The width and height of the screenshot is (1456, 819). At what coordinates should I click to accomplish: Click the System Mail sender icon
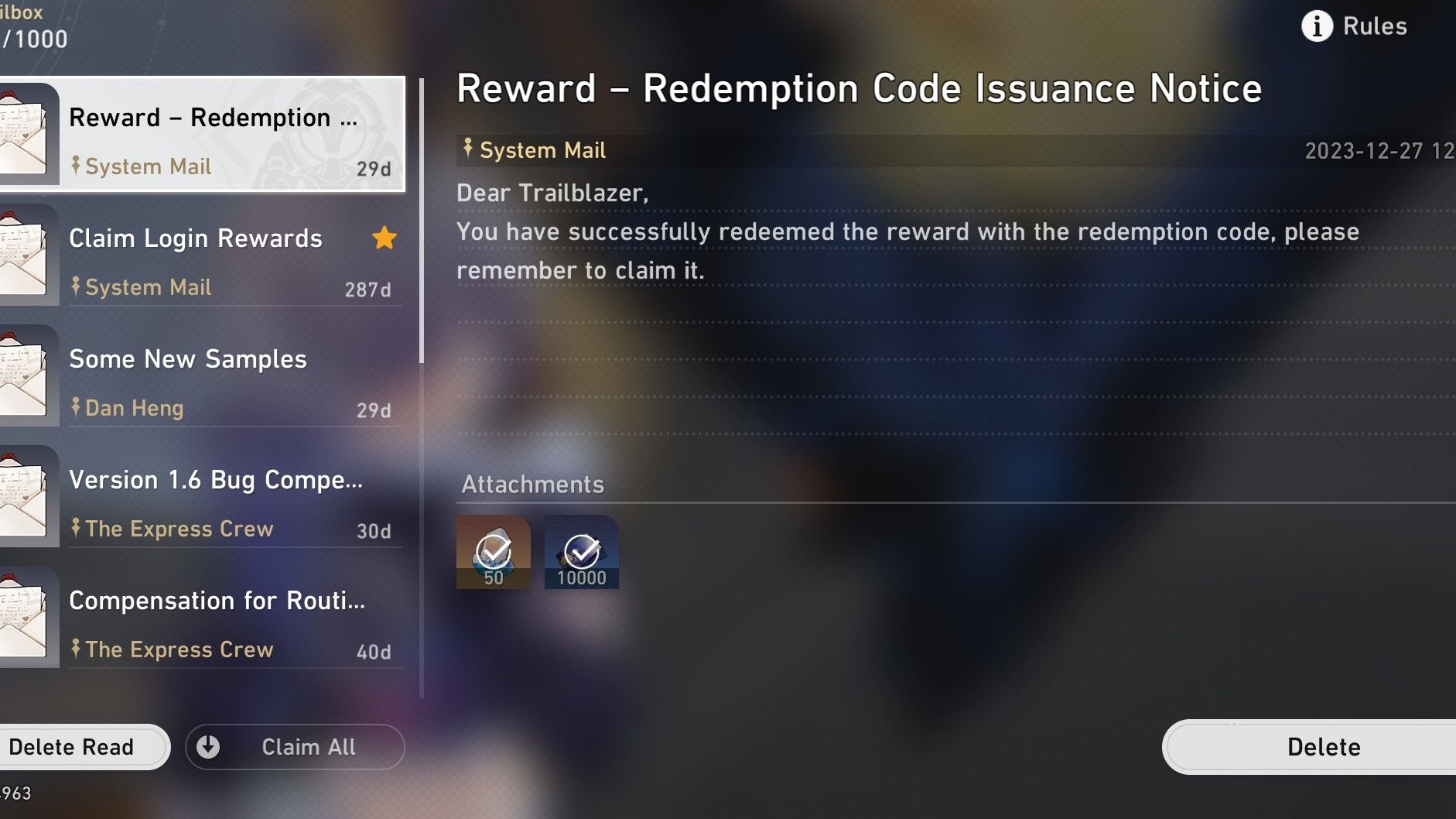coord(467,149)
